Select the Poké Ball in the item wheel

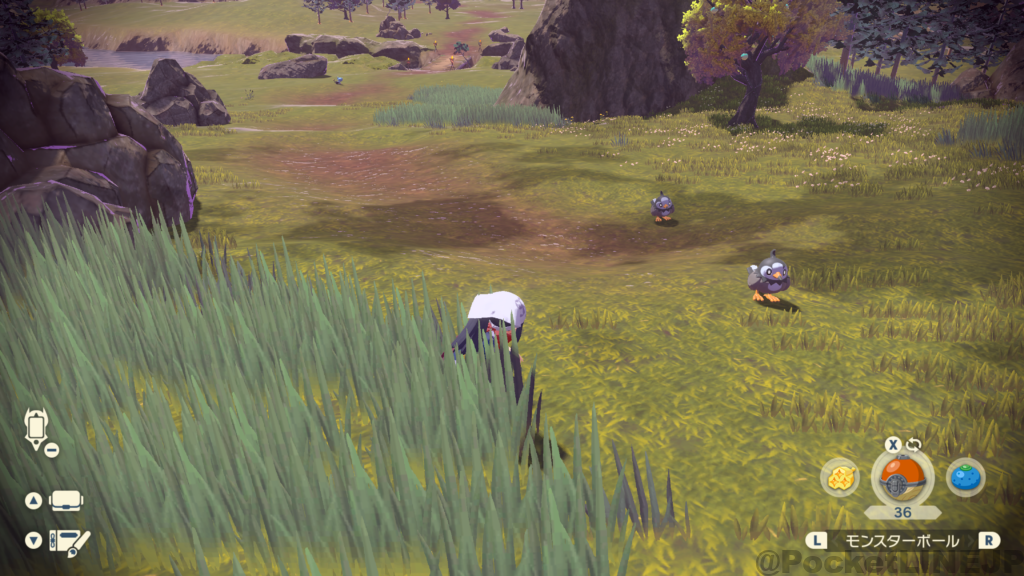pos(903,477)
